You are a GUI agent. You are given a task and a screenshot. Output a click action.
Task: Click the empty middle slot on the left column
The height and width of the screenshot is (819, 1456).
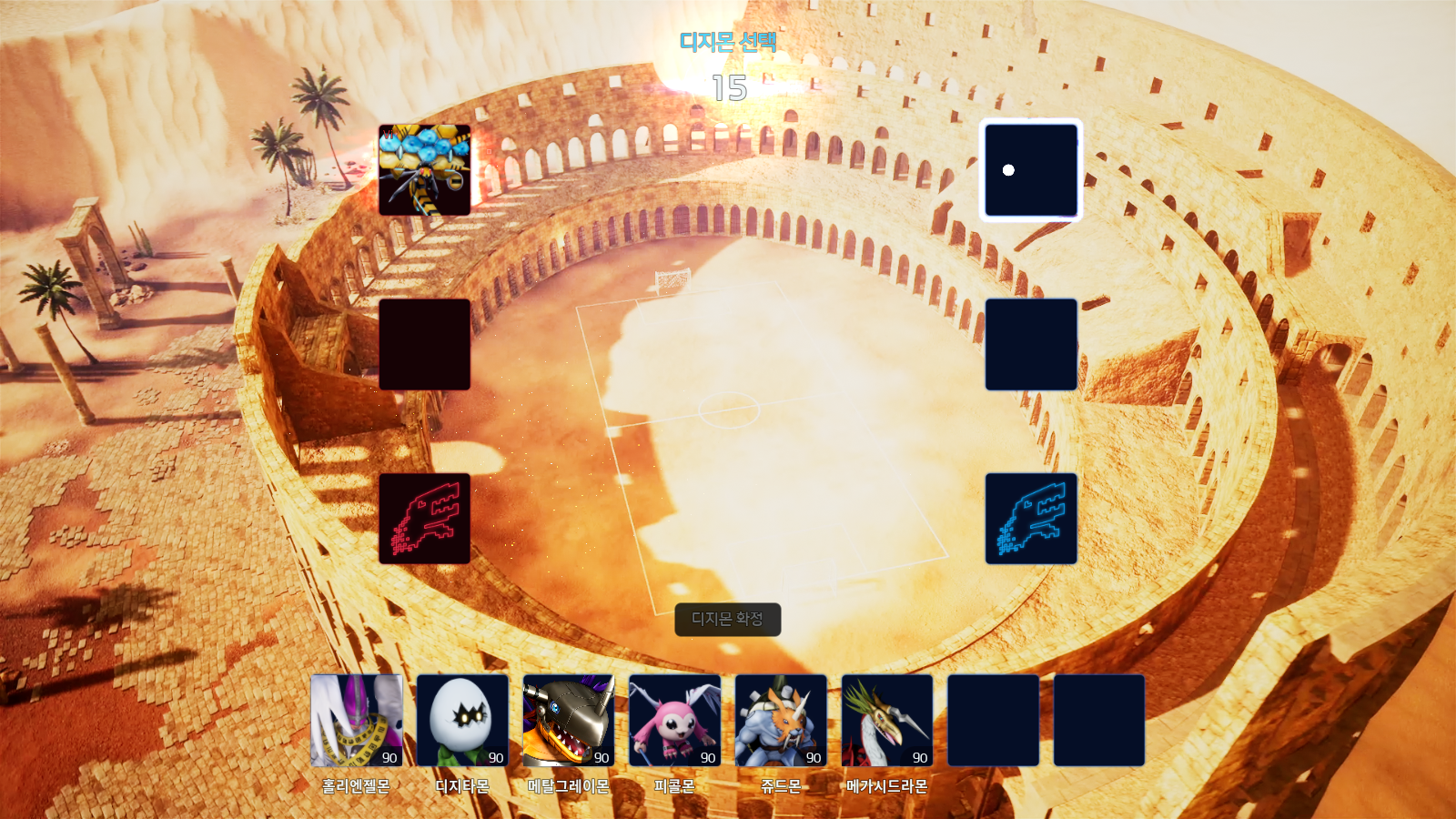pos(424,344)
